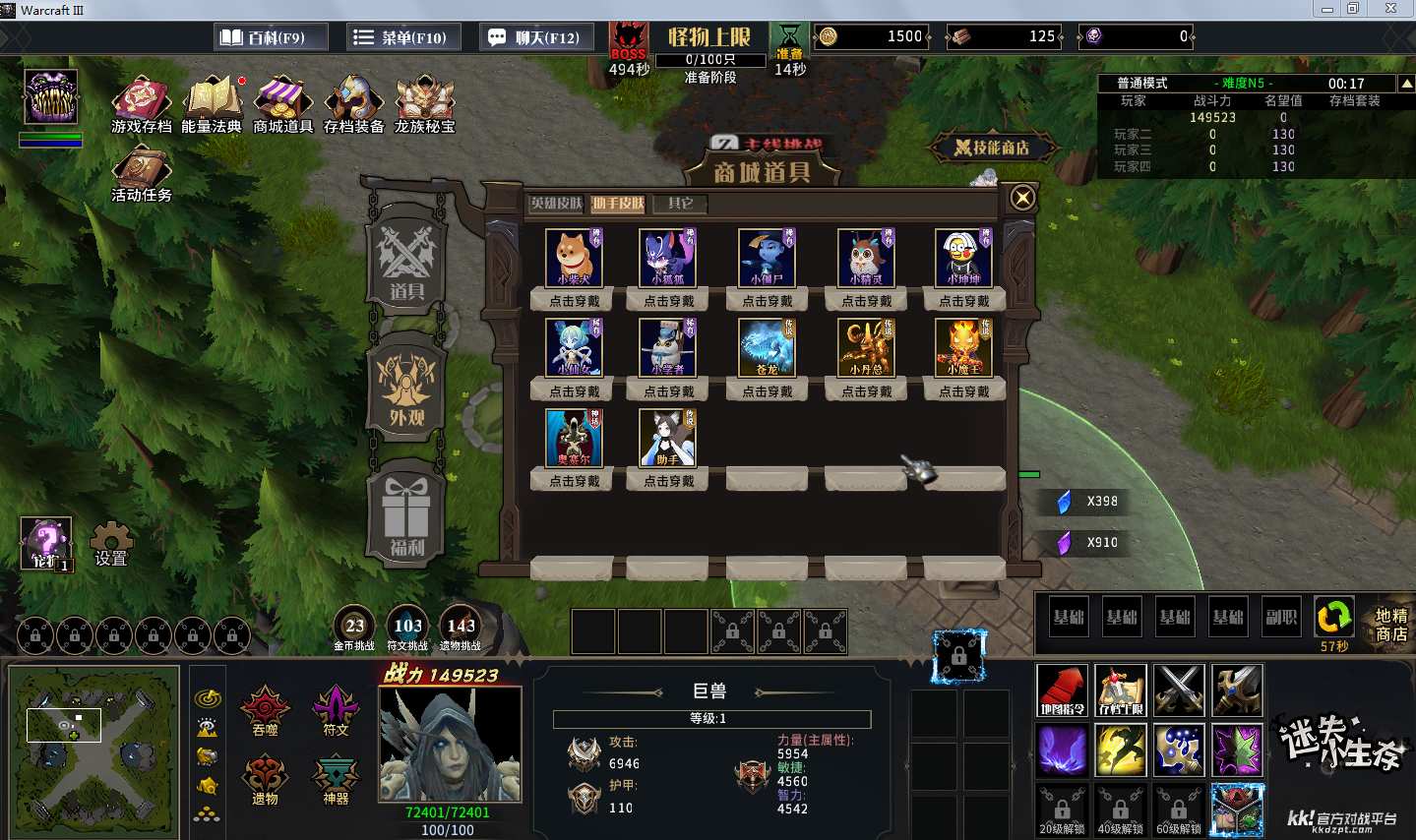Equip the 小柴犬 helper skin
This screenshot has height=840, width=1416.
pos(575,301)
